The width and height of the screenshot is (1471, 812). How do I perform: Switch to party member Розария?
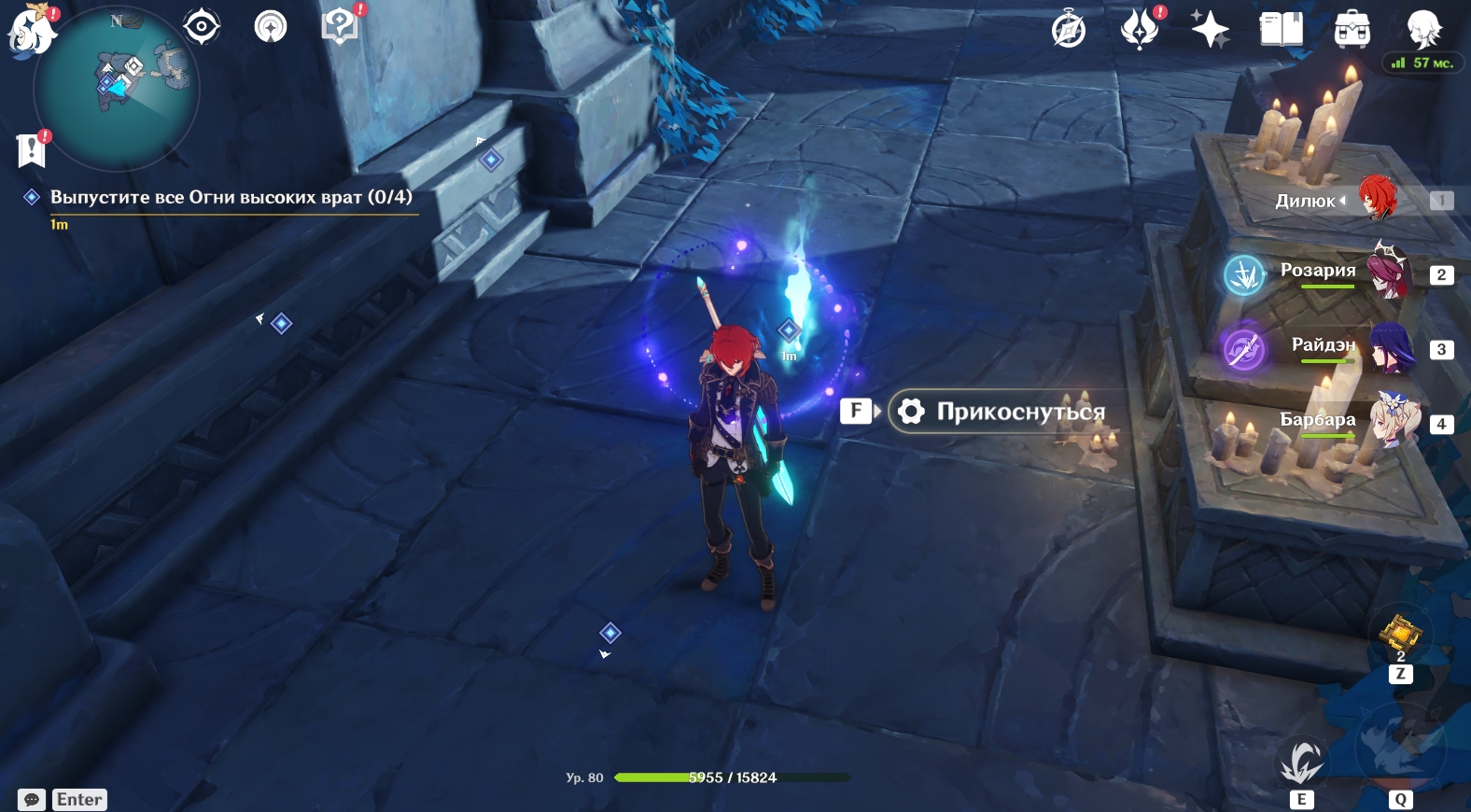(x=1387, y=273)
